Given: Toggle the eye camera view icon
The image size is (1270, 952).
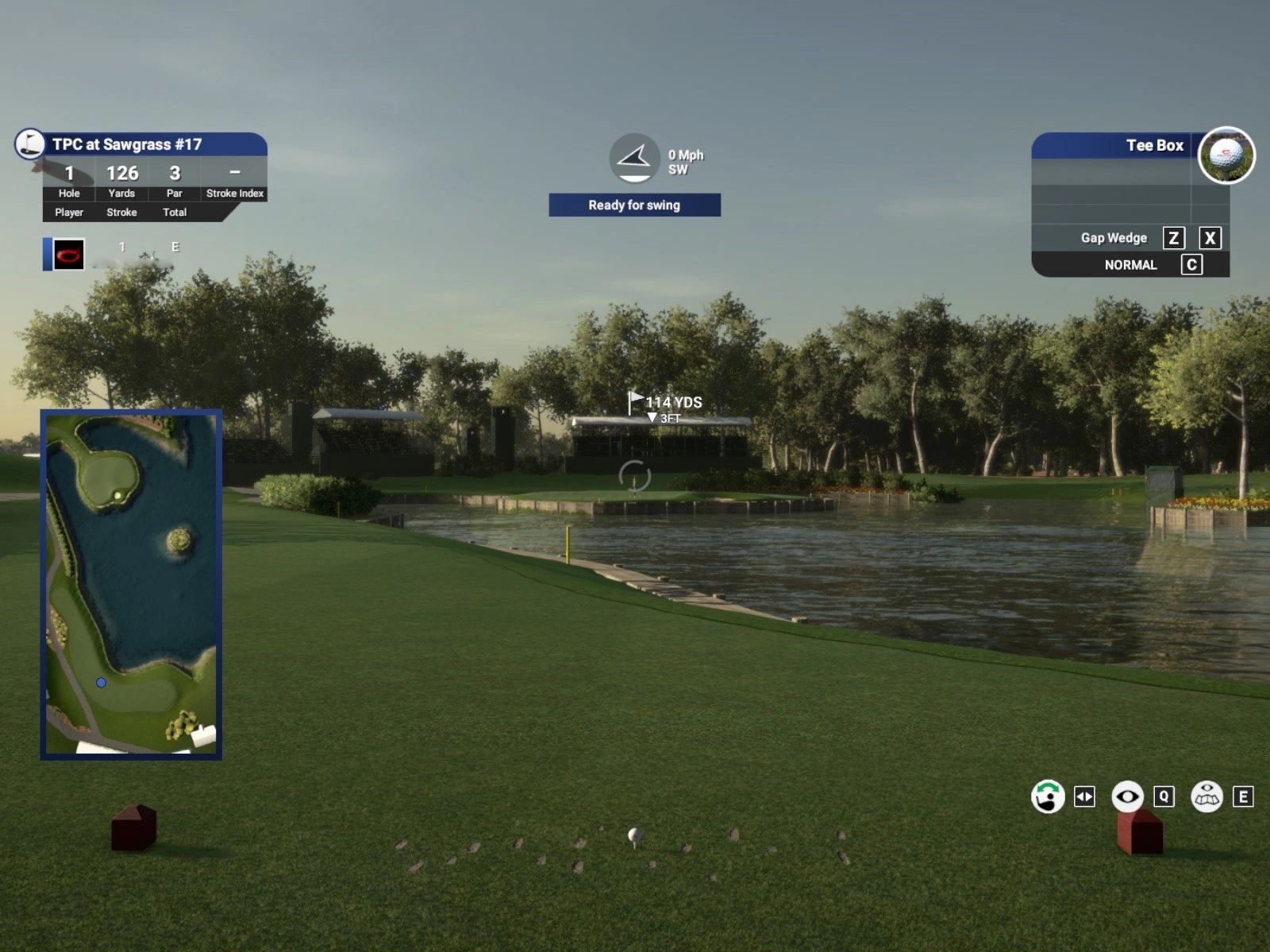Looking at the screenshot, I should [x=1127, y=797].
